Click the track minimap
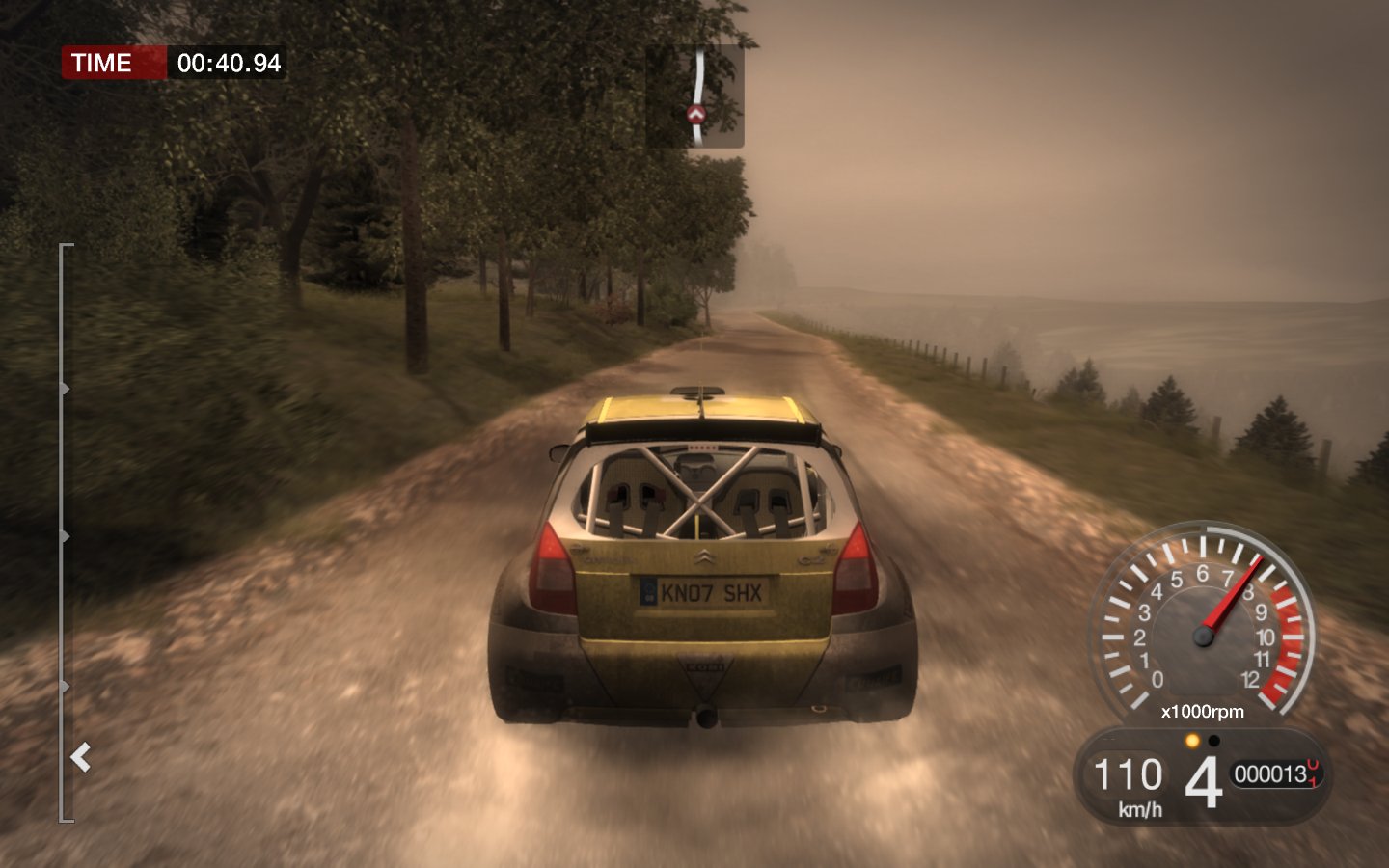Viewport: 1389px width, 868px height. coord(694,95)
